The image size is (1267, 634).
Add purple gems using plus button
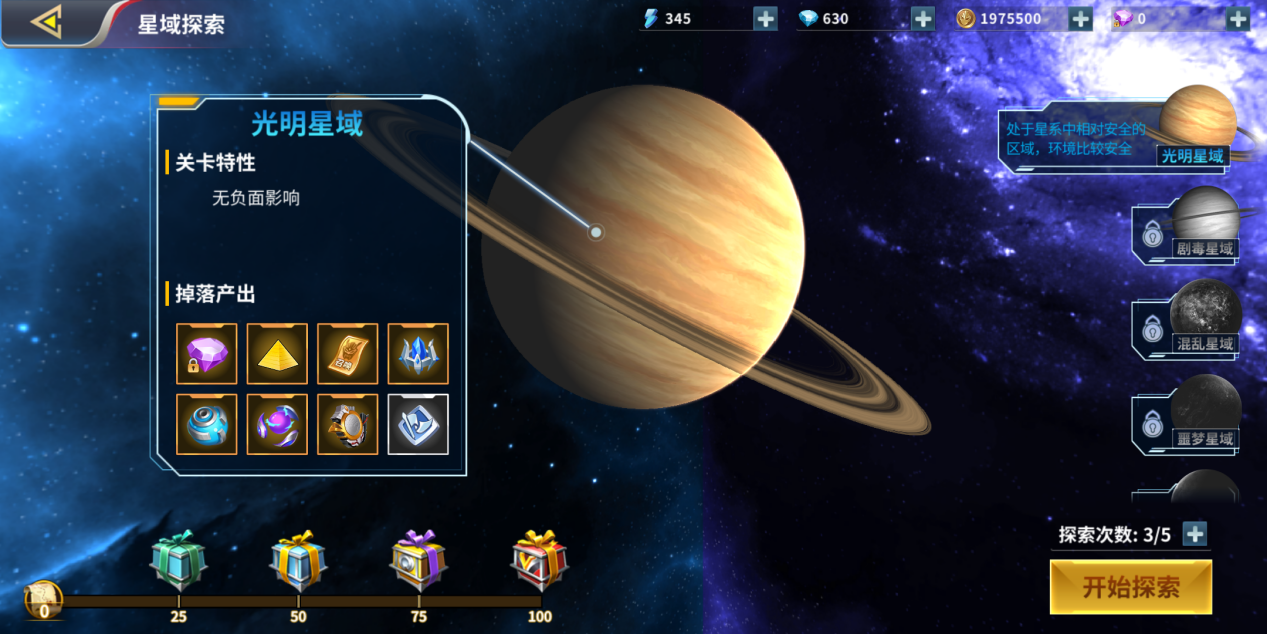pyautogui.click(x=1238, y=18)
